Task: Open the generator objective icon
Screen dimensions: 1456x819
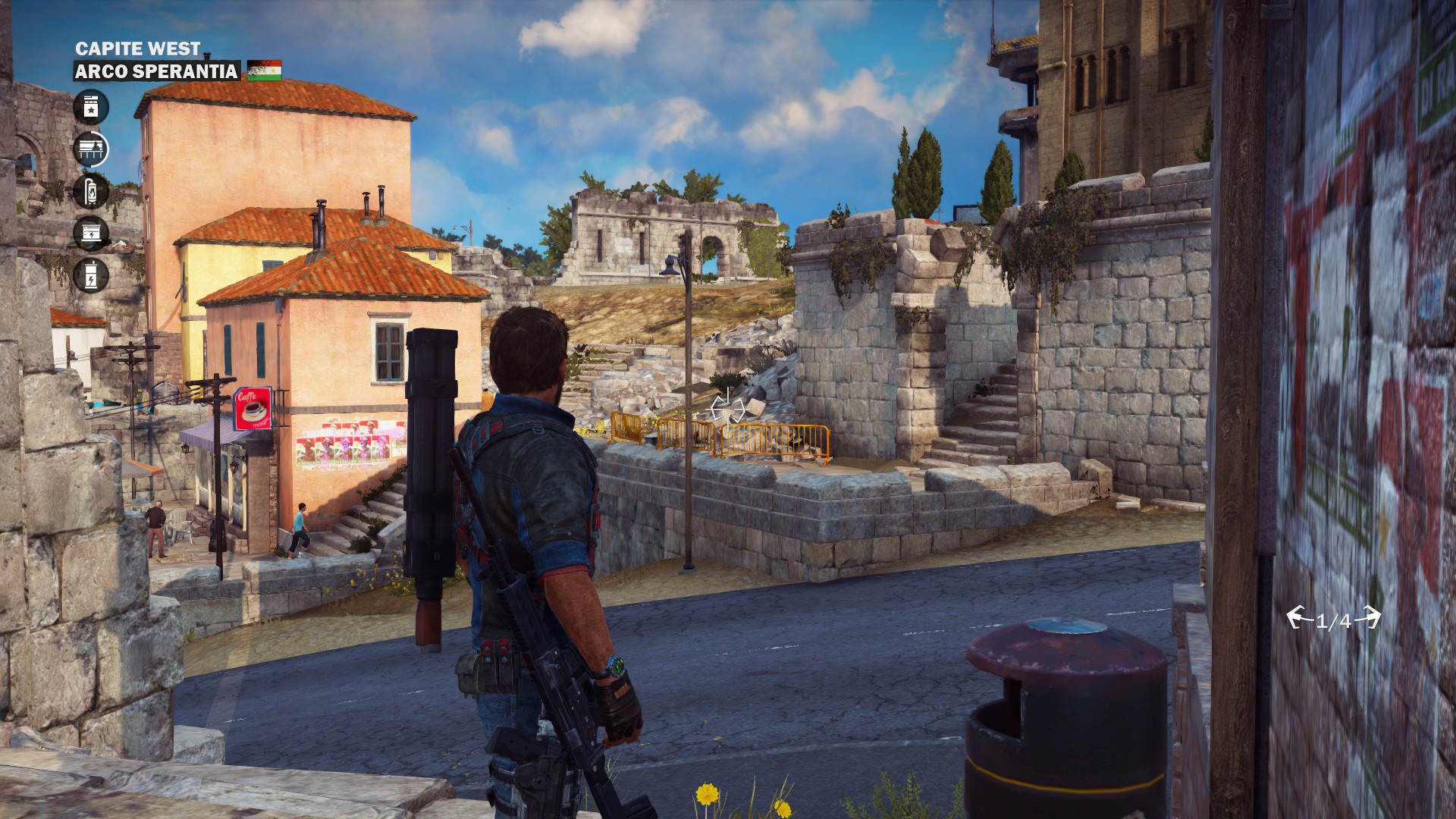Action: pyautogui.click(x=91, y=233)
